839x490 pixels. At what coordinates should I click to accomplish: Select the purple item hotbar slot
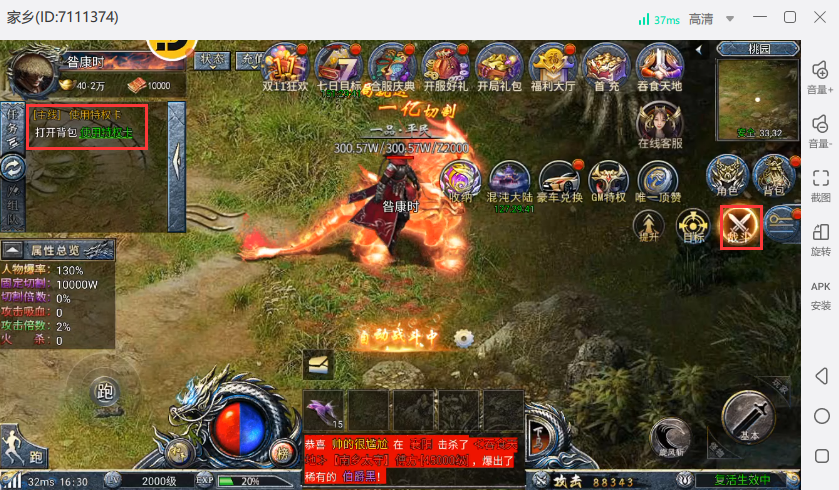click(x=323, y=408)
